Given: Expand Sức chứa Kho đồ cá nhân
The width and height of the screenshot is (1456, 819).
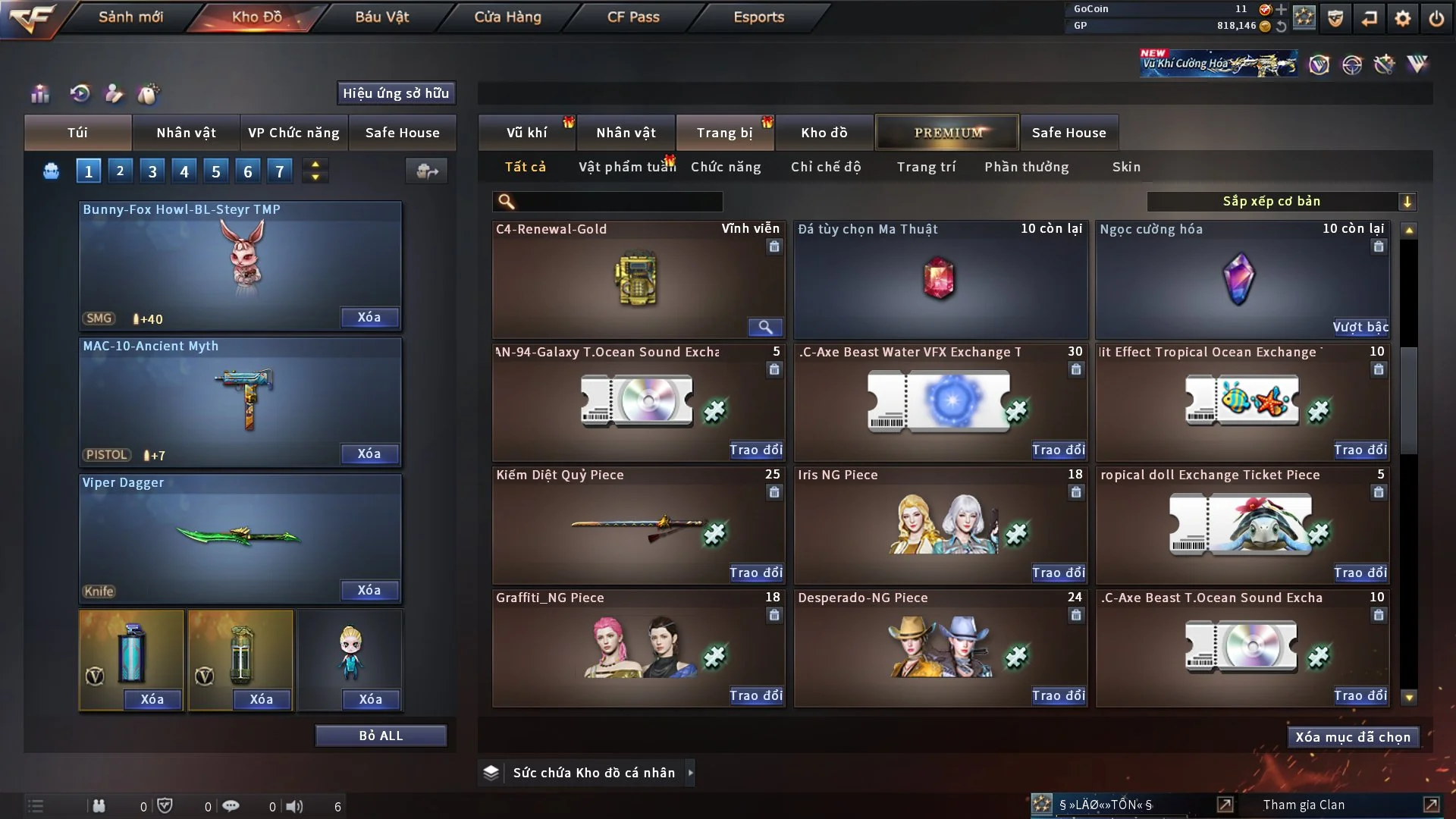Looking at the screenshot, I should 690,773.
